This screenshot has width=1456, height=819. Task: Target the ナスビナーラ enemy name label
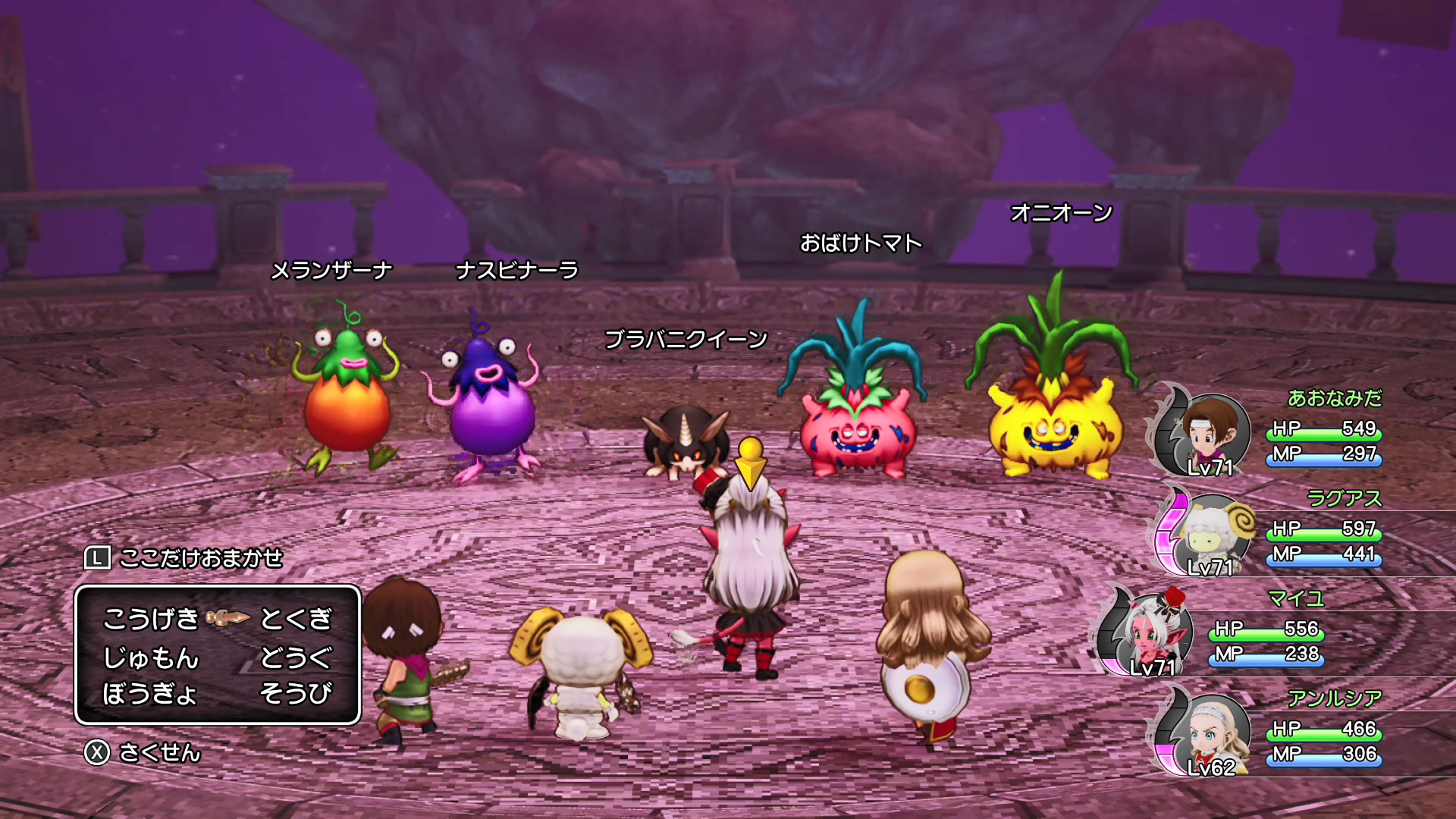(x=516, y=270)
